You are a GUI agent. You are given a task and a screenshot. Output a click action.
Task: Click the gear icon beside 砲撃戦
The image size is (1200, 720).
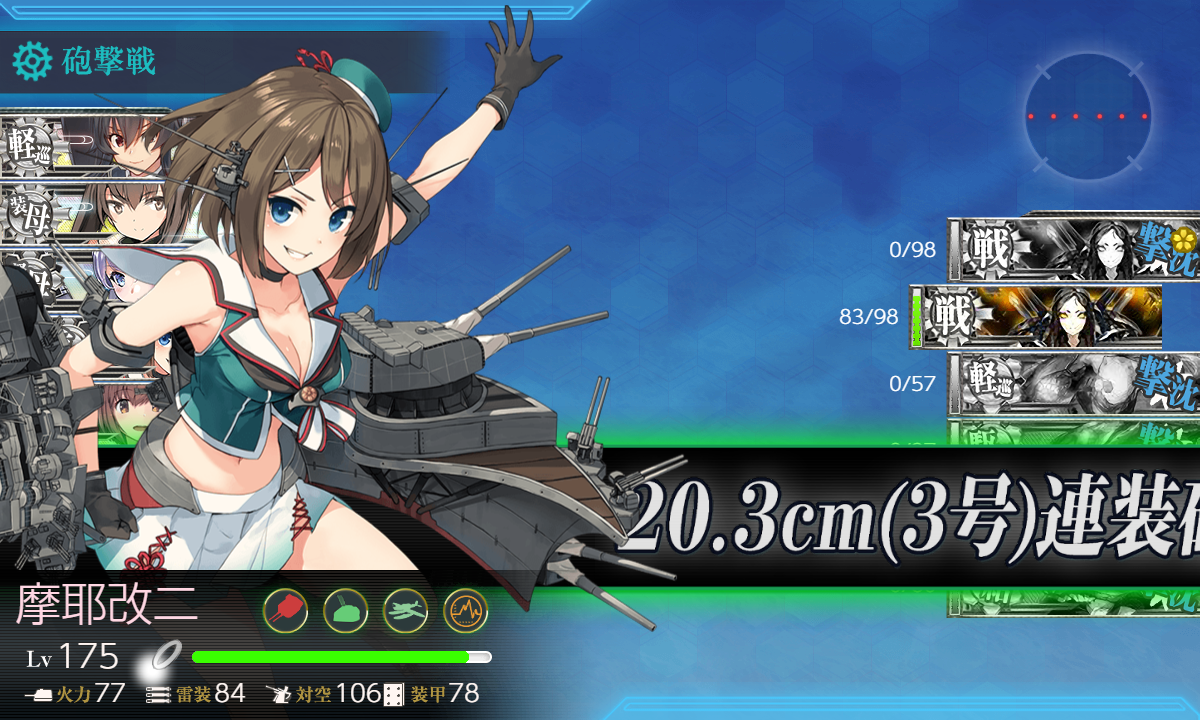pos(32,62)
